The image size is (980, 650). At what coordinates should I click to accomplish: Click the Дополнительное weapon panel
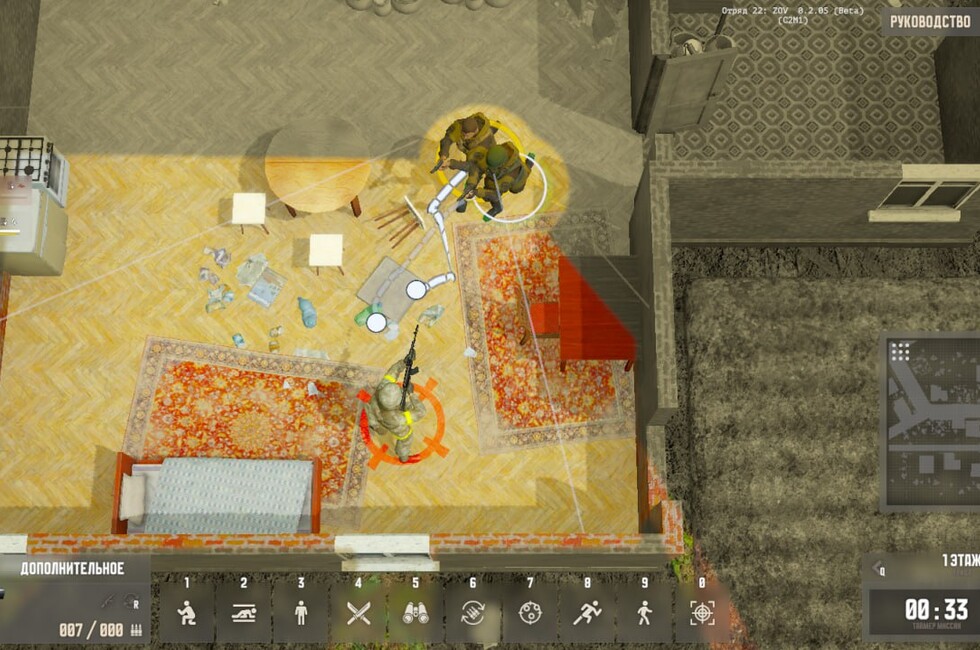click(x=73, y=600)
